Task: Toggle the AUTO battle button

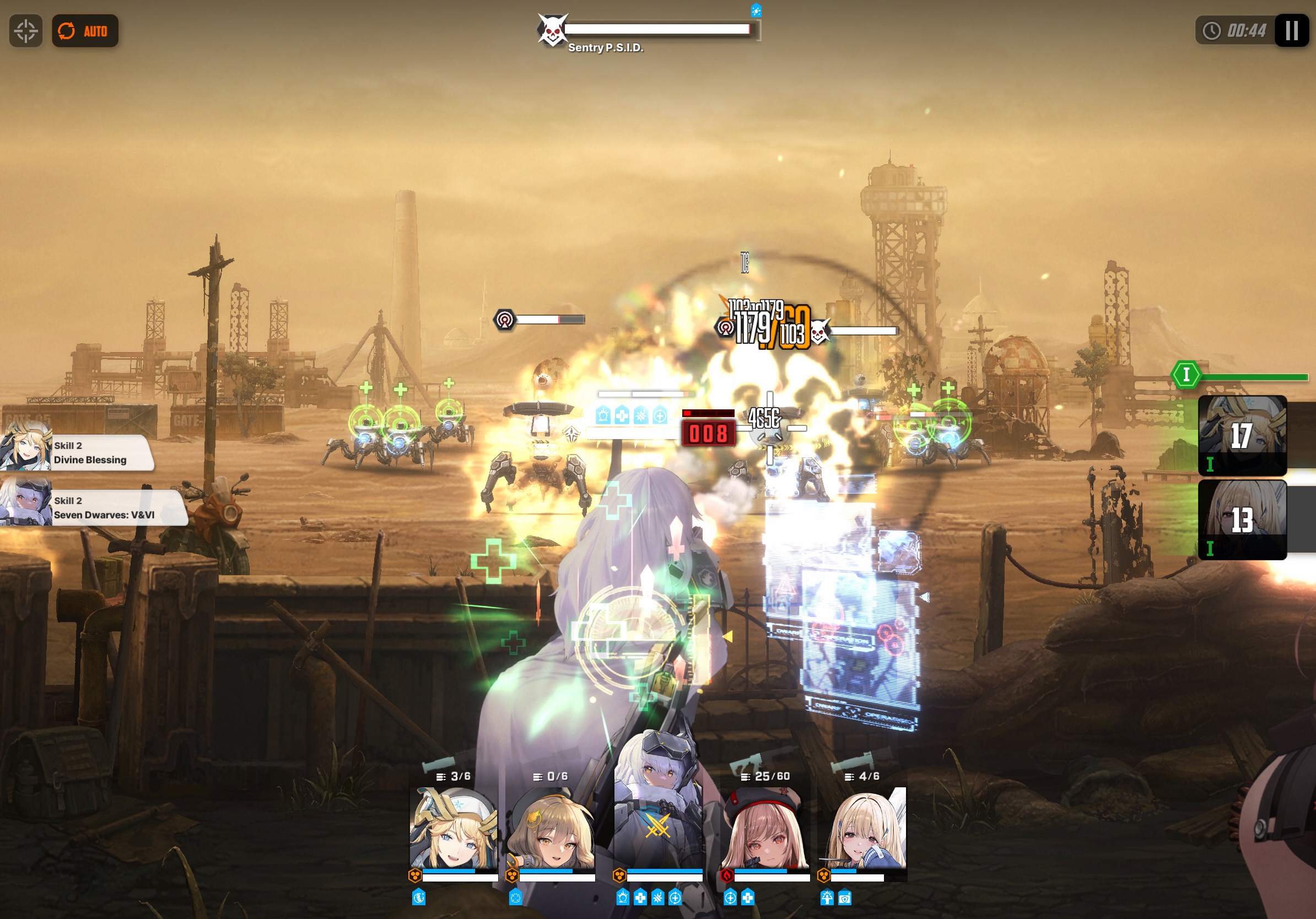Action: tap(85, 31)
